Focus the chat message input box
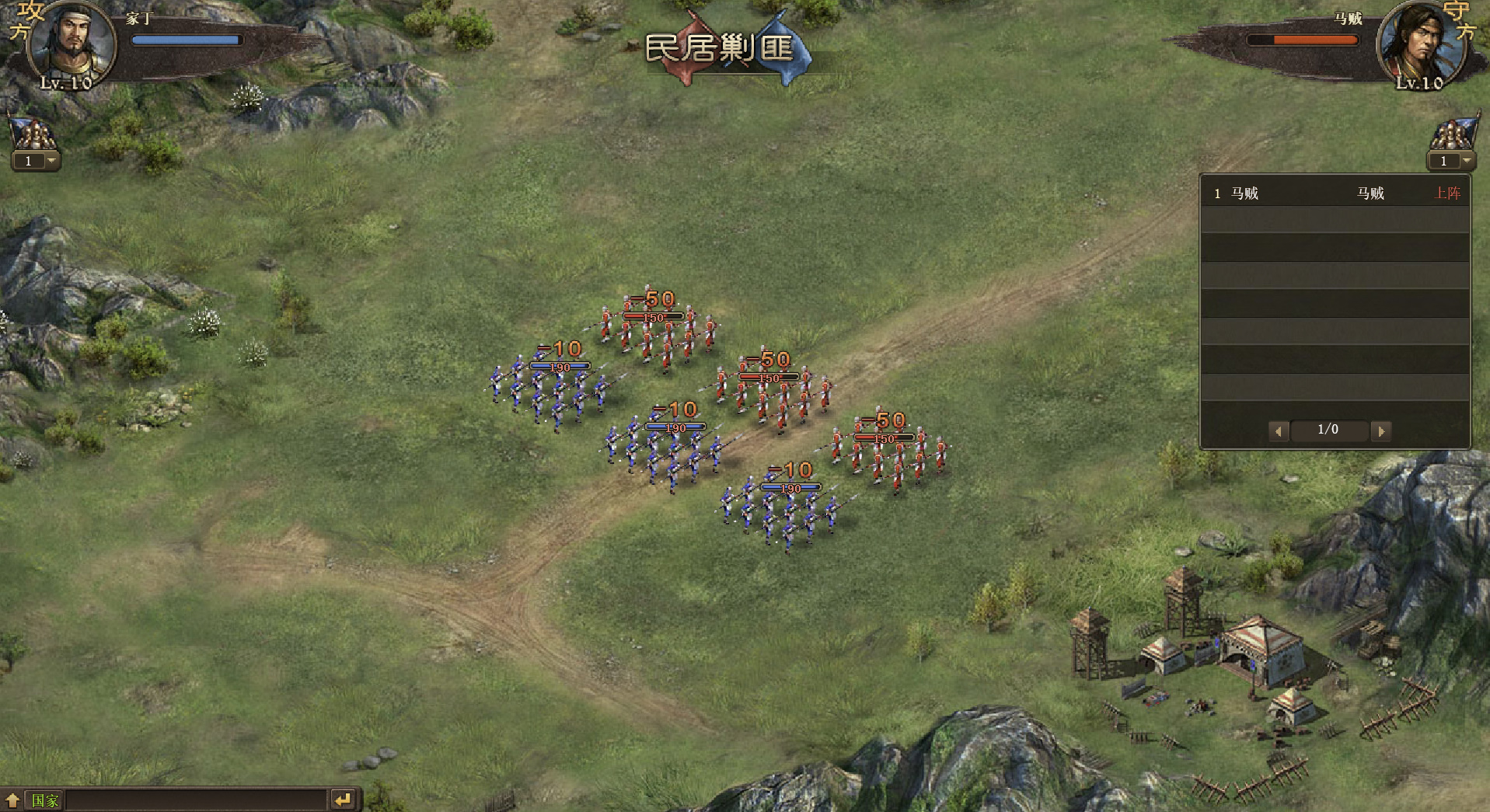The width and height of the screenshot is (1490, 812). pos(196,800)
